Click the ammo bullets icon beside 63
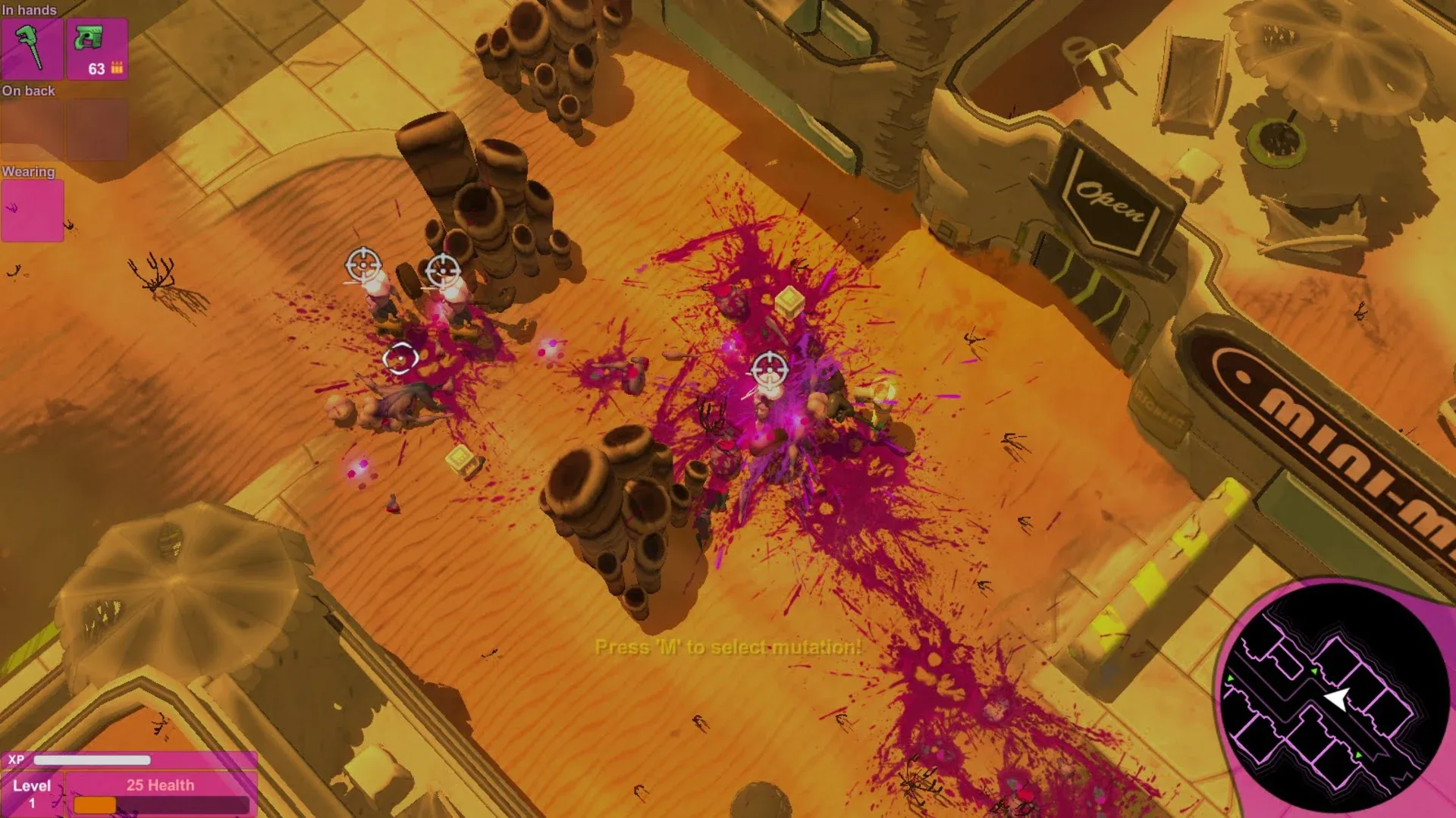Screen dimensions: 1456x818 point(118,69)
